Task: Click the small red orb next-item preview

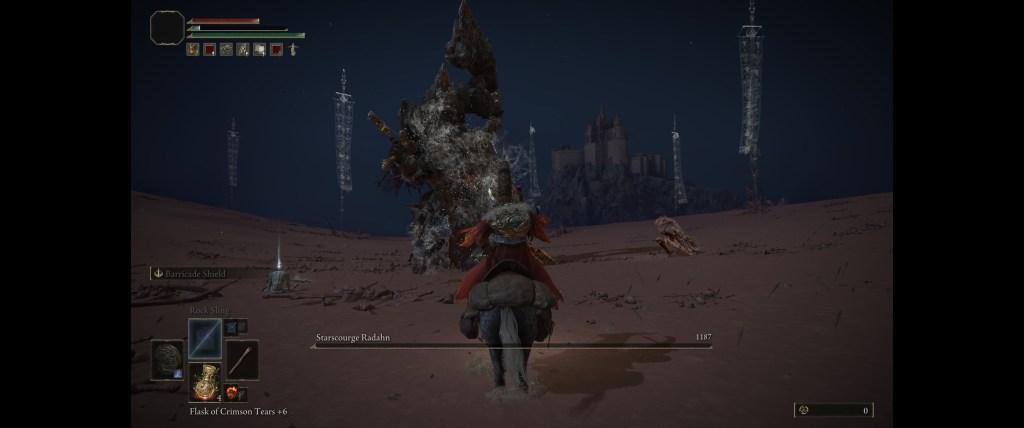Action: coord(231,393)
